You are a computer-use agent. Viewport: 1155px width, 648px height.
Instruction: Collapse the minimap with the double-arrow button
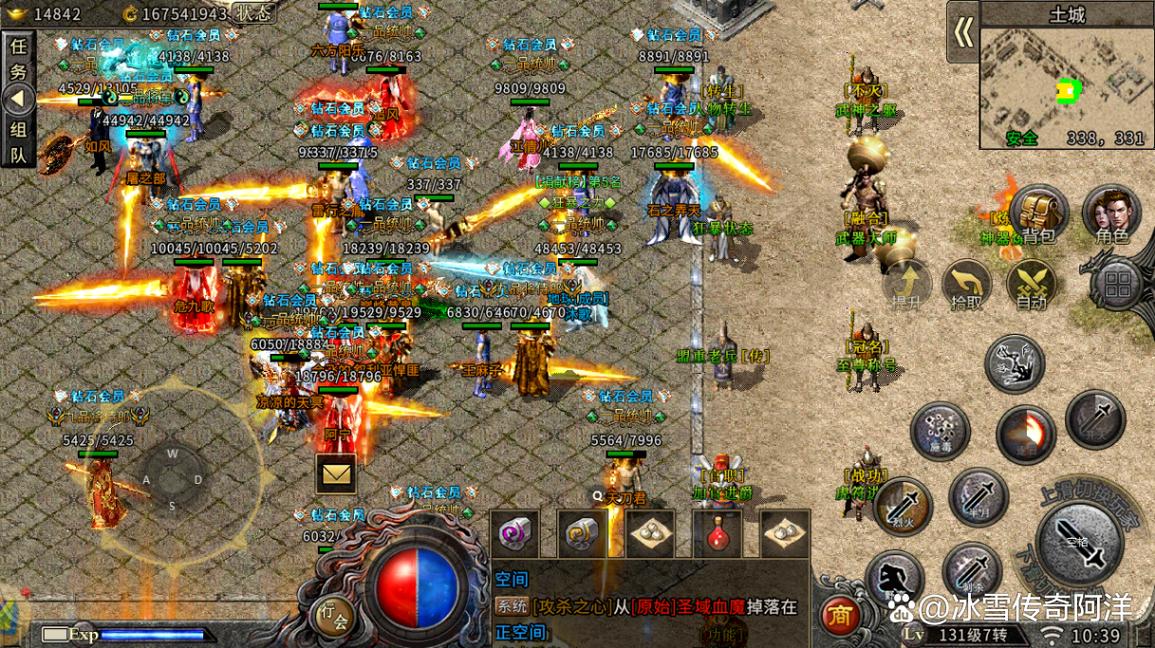click(963, 33)
